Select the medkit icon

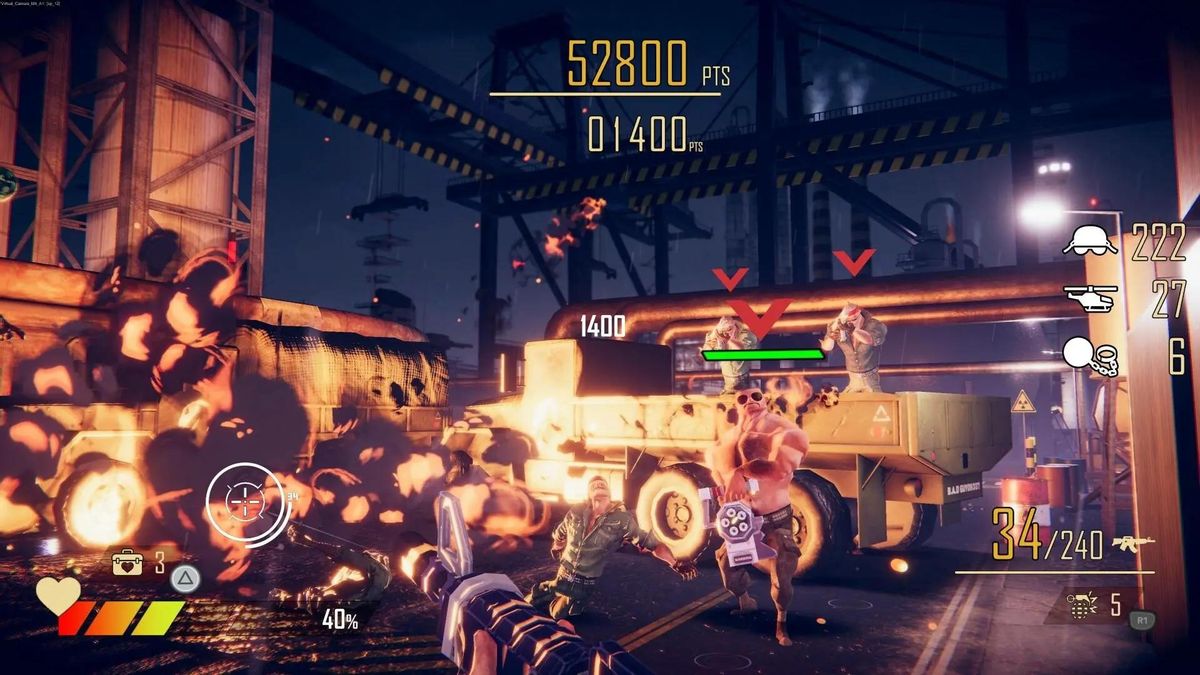point(127,563)
